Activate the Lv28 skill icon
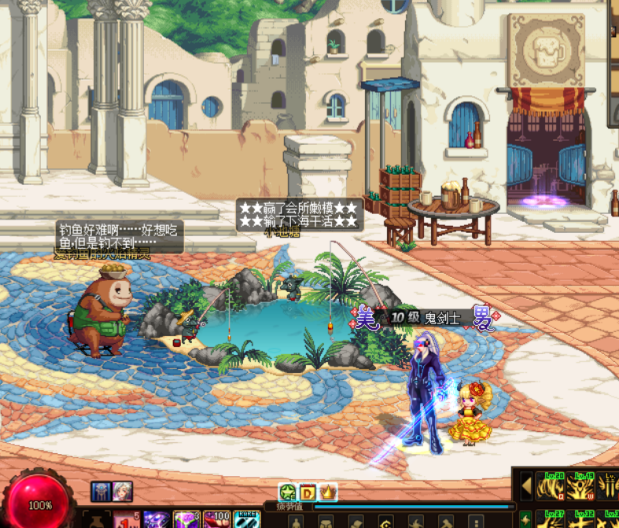This screenshot has height=528, width=619. (552, 486)
